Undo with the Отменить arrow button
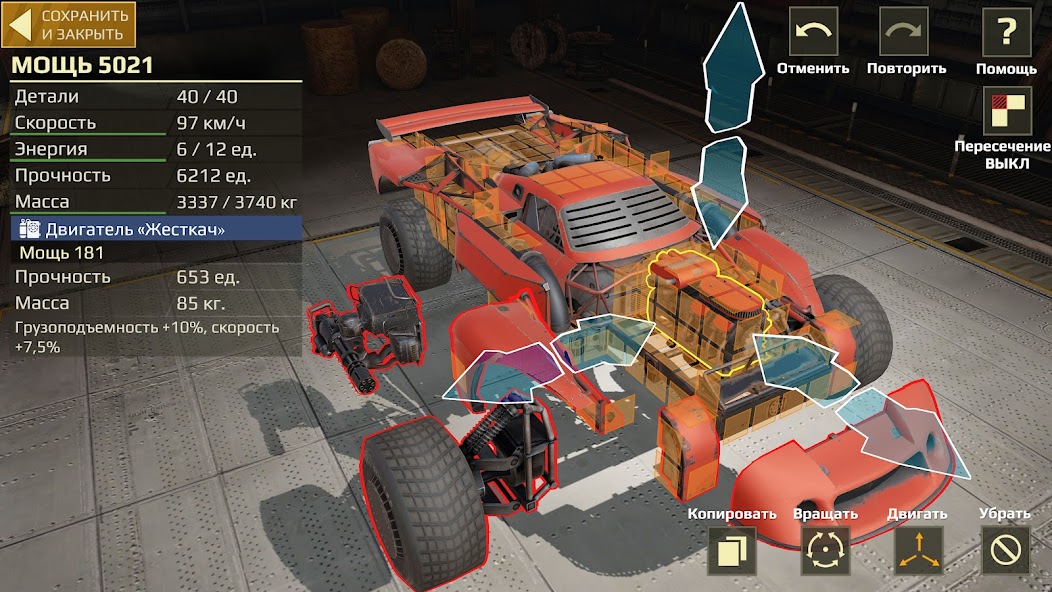Viewport: 1052px width, 592px height. pos(814,33)
